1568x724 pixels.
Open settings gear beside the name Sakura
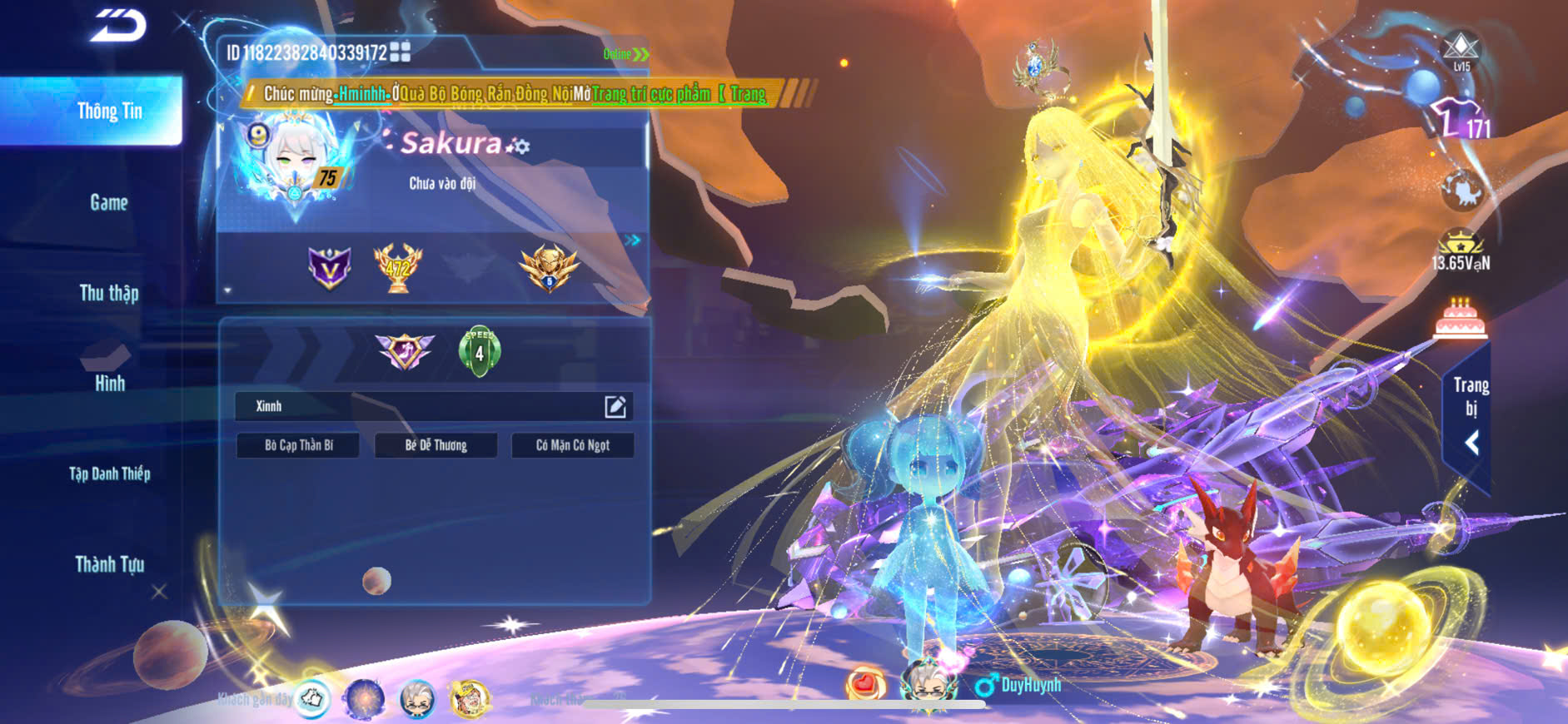[x=520, y=146]
